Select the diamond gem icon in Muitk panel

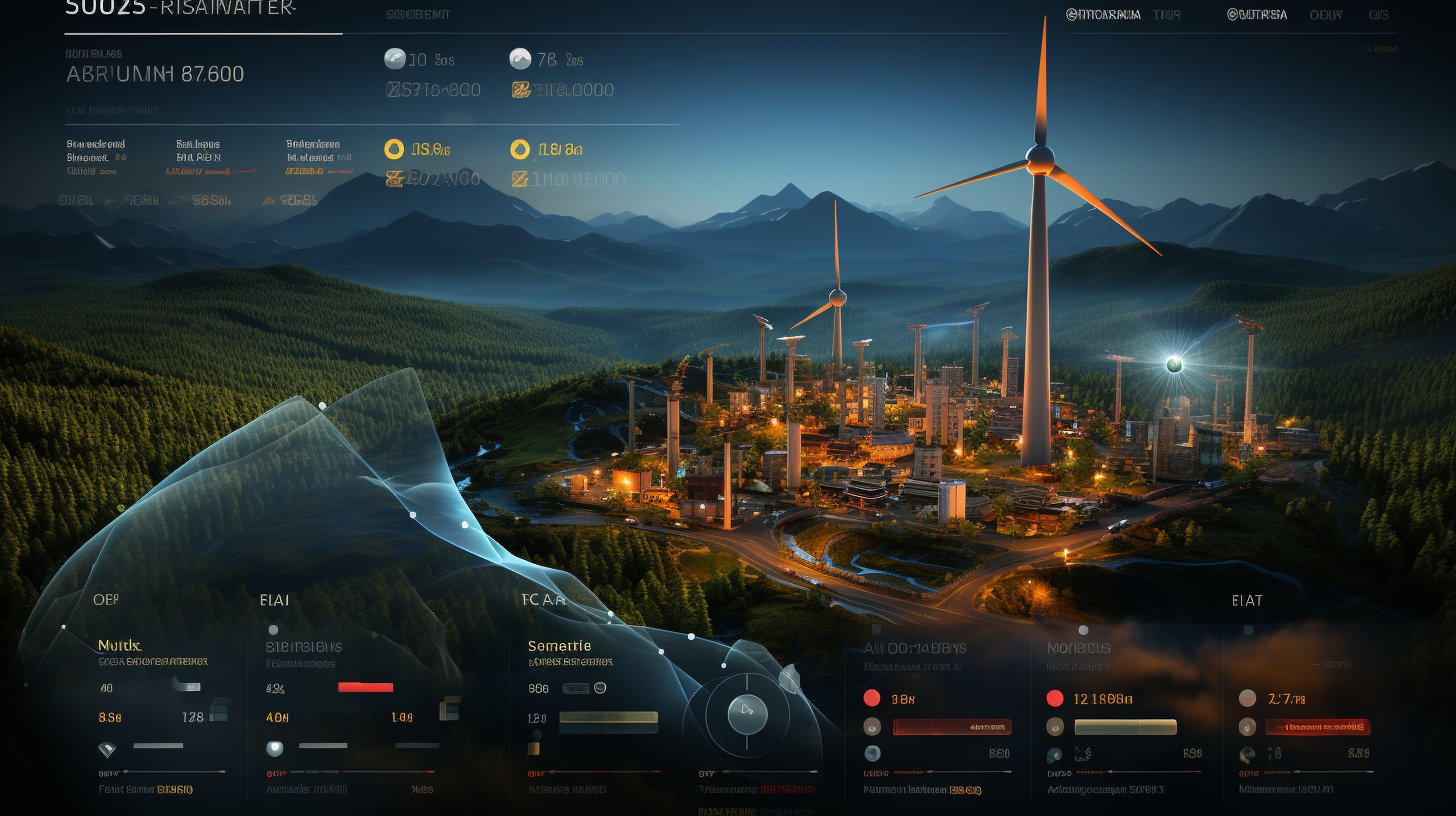coord(107,748)
